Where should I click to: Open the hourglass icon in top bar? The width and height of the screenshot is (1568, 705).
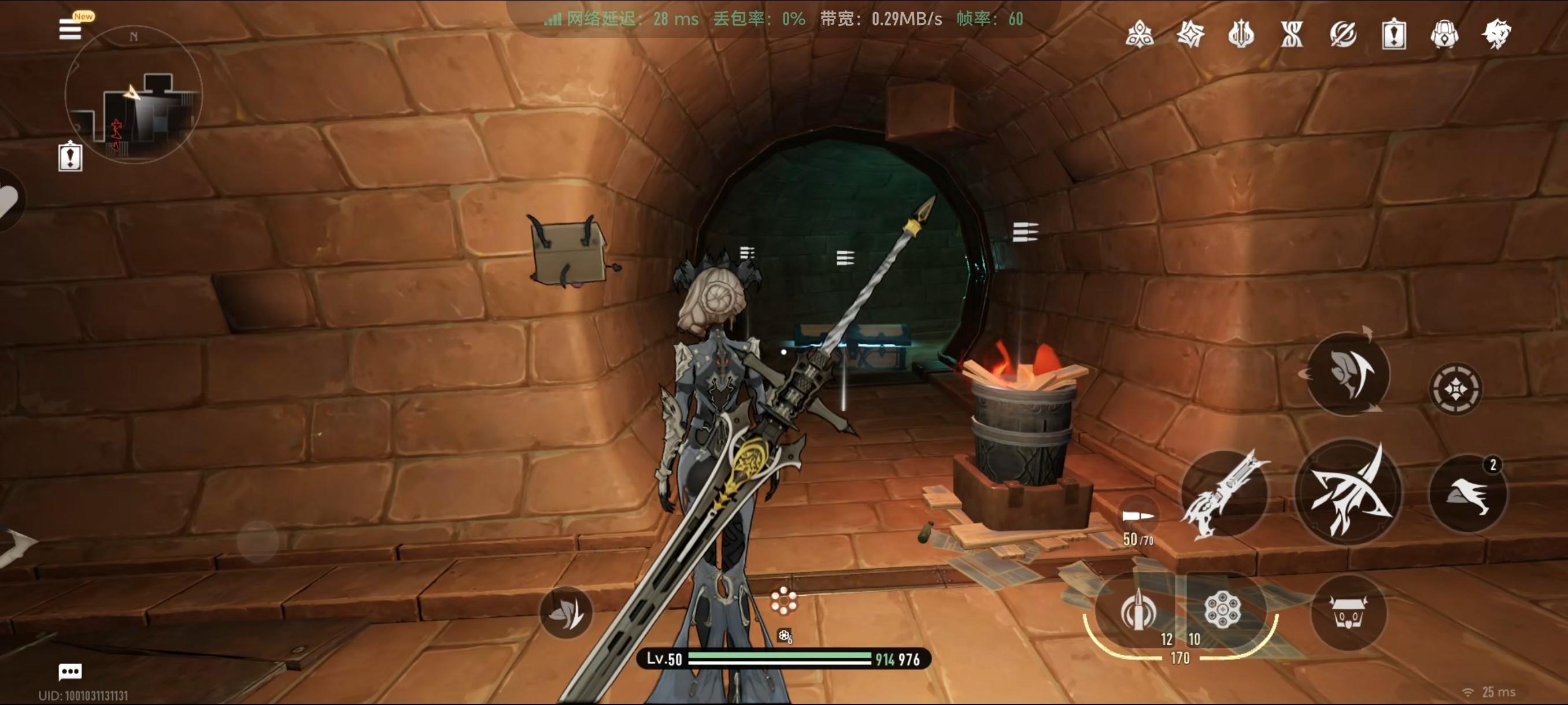[x=1292, y=34]
